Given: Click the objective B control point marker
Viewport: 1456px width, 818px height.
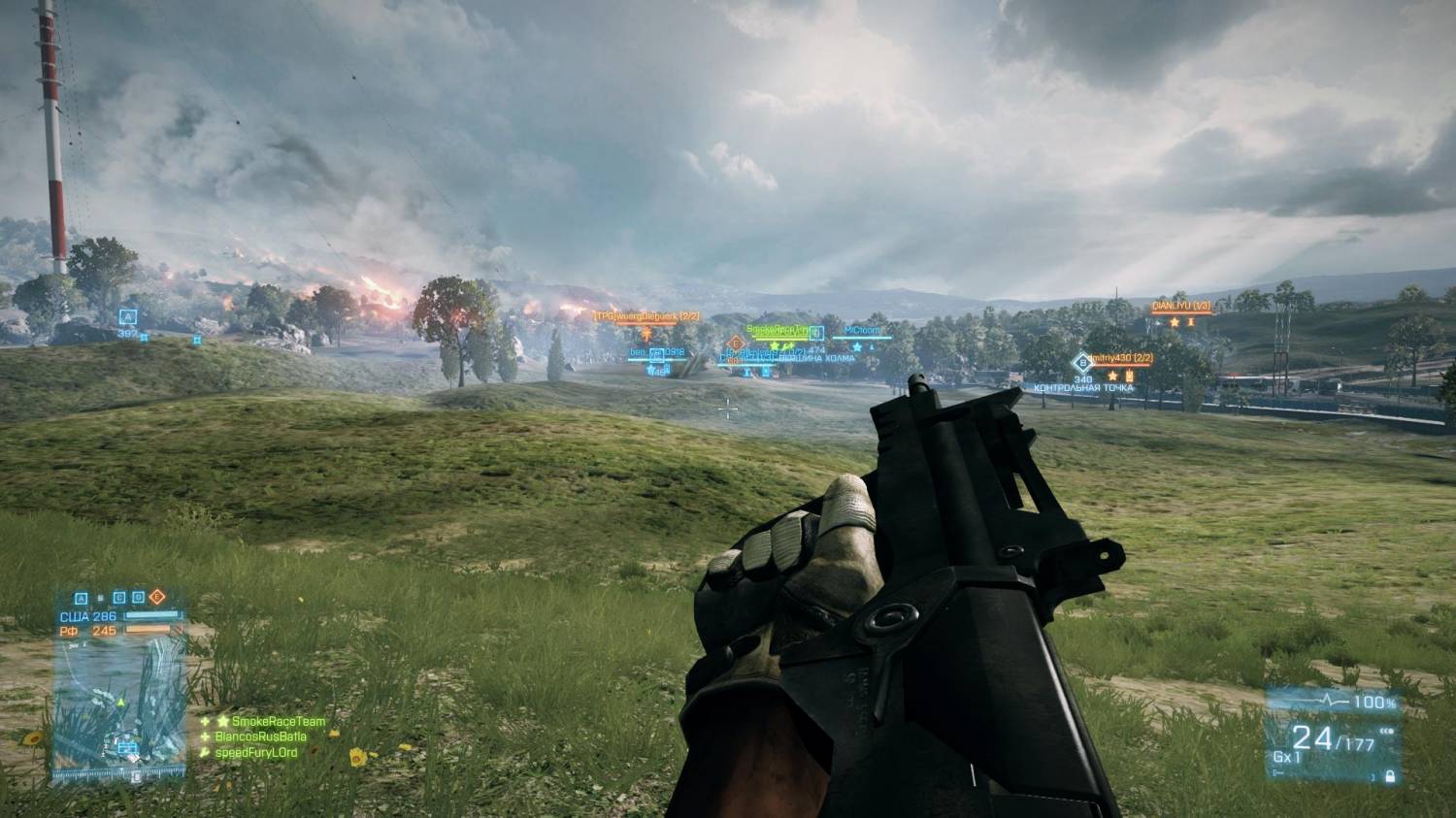Looking at the screenshot, I should [1082, 362].
